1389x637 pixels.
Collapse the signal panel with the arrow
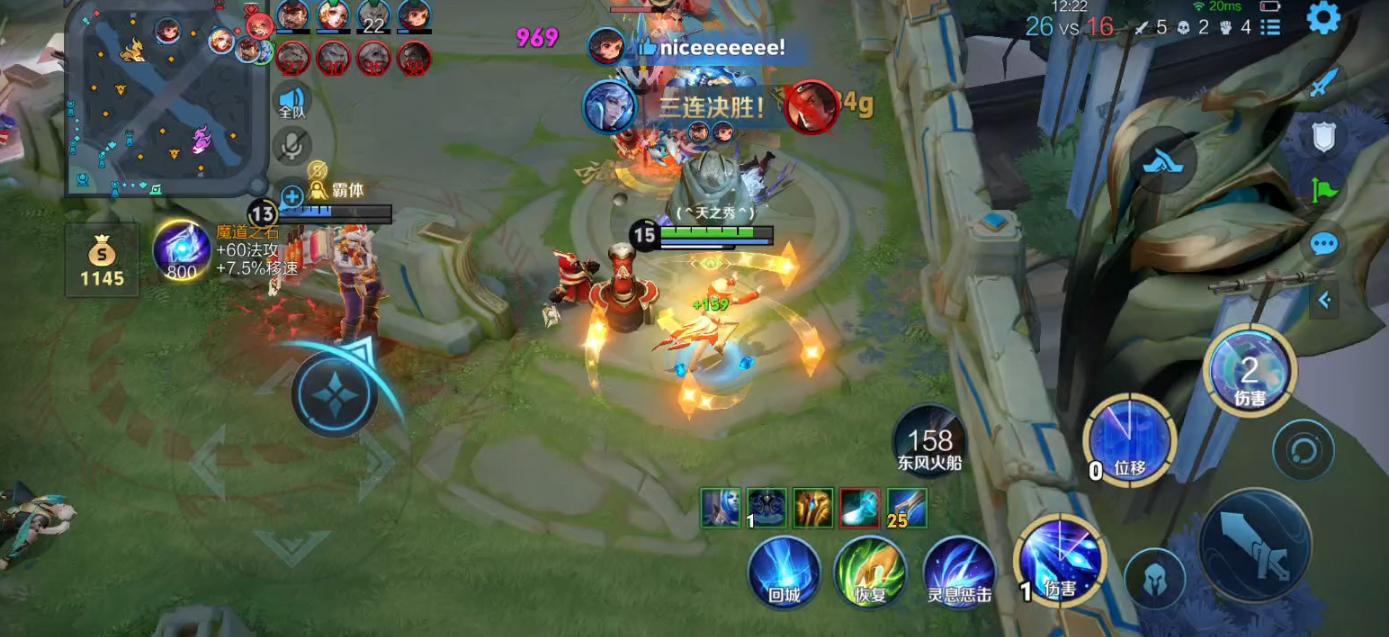click(x=1324, y=298)
